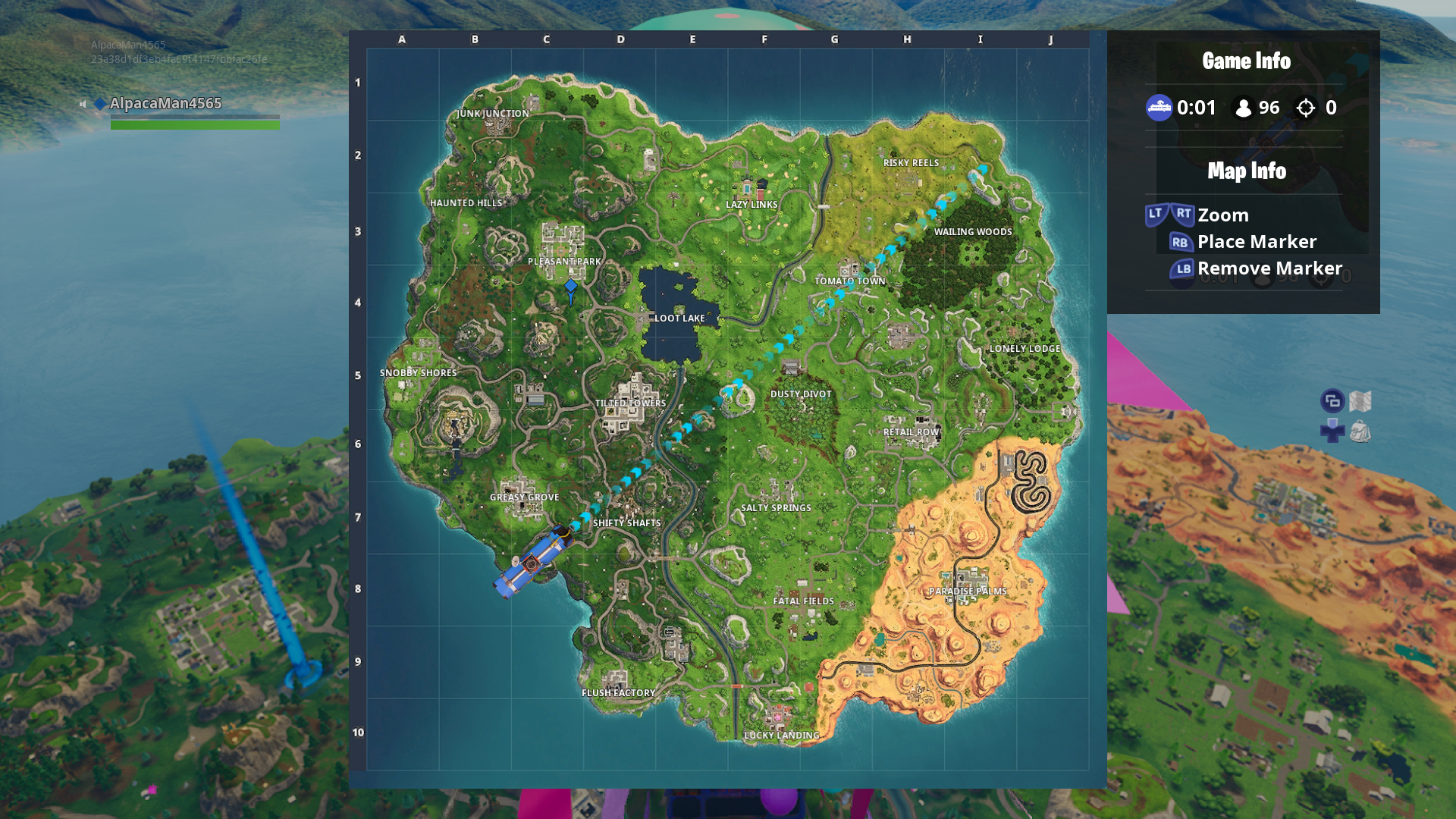
Task: Select the players count silhouette icon
Action: (1243, 108)
